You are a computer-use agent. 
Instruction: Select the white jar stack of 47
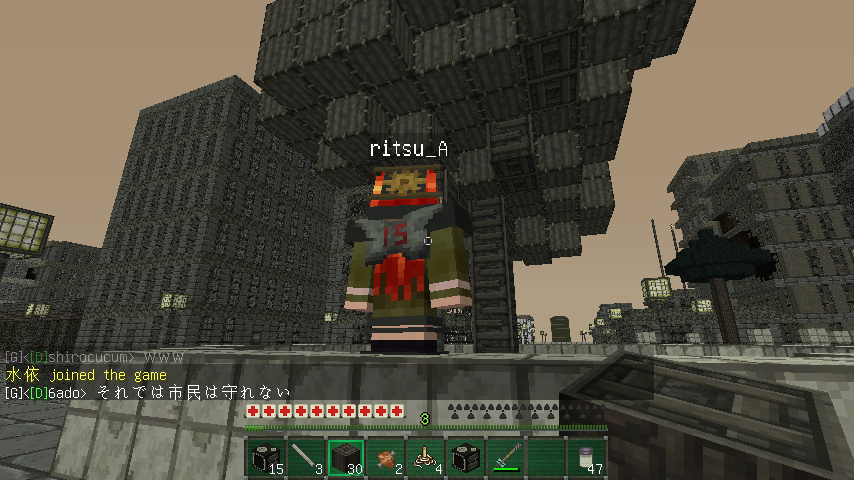[586, 458]
